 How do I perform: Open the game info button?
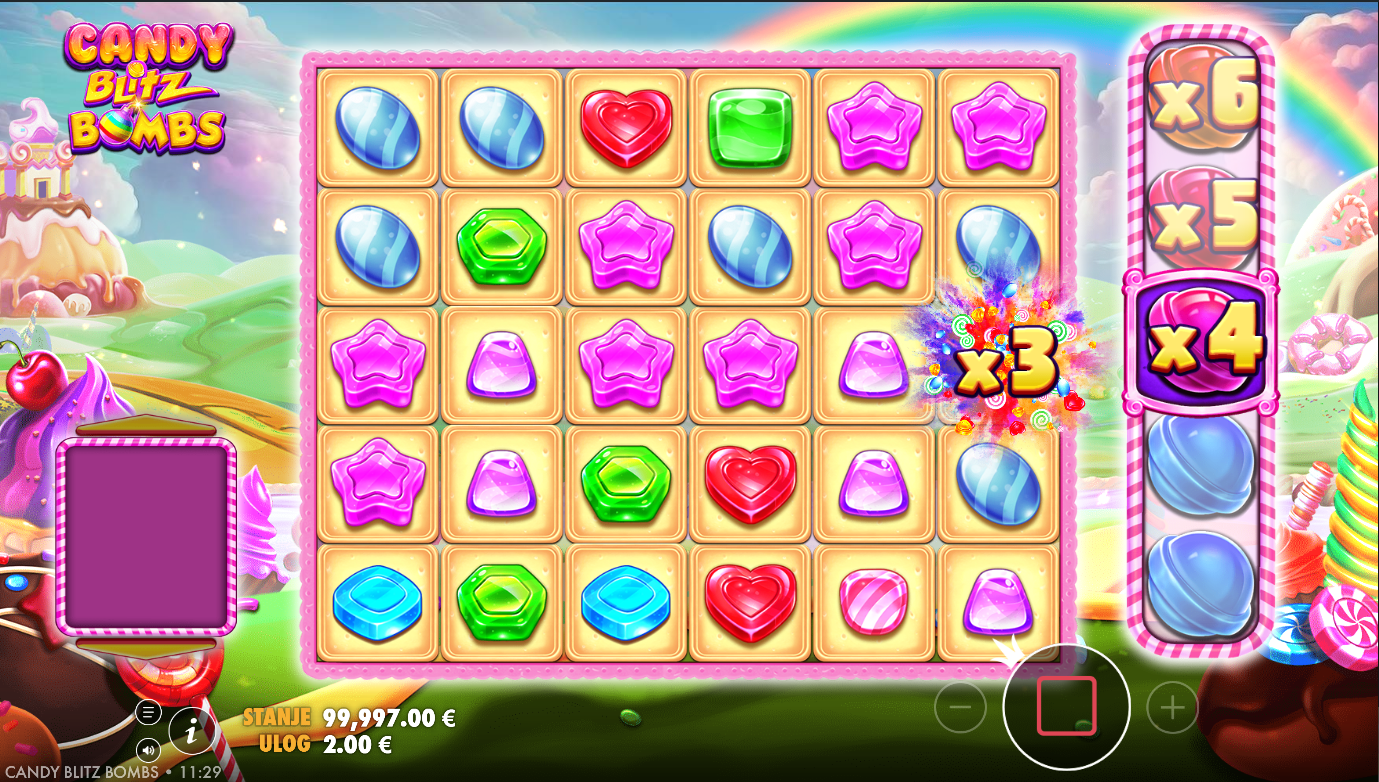click(x=192, y=731)
